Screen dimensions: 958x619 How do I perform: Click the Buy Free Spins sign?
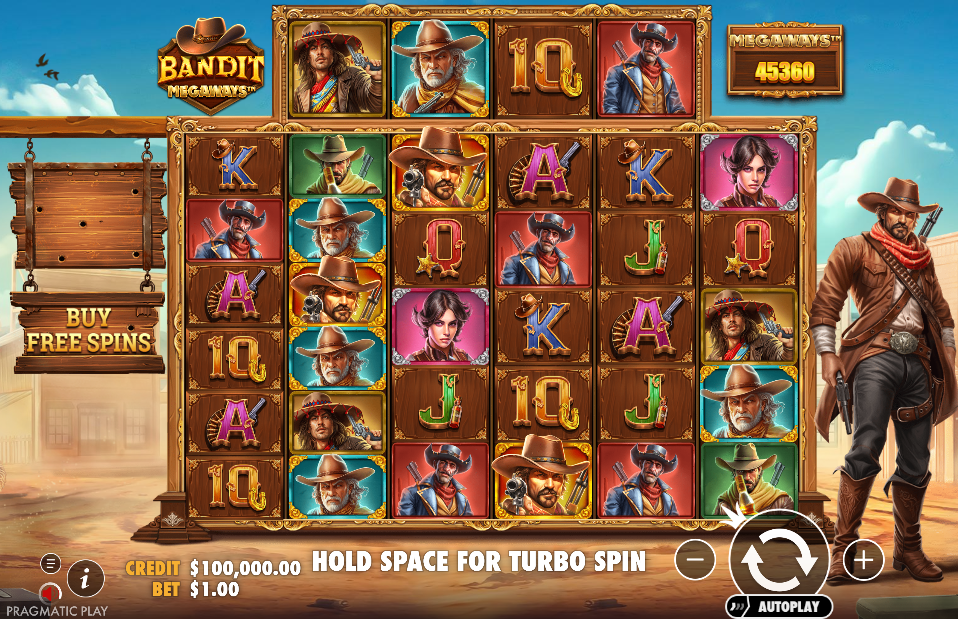click(88, 331)
